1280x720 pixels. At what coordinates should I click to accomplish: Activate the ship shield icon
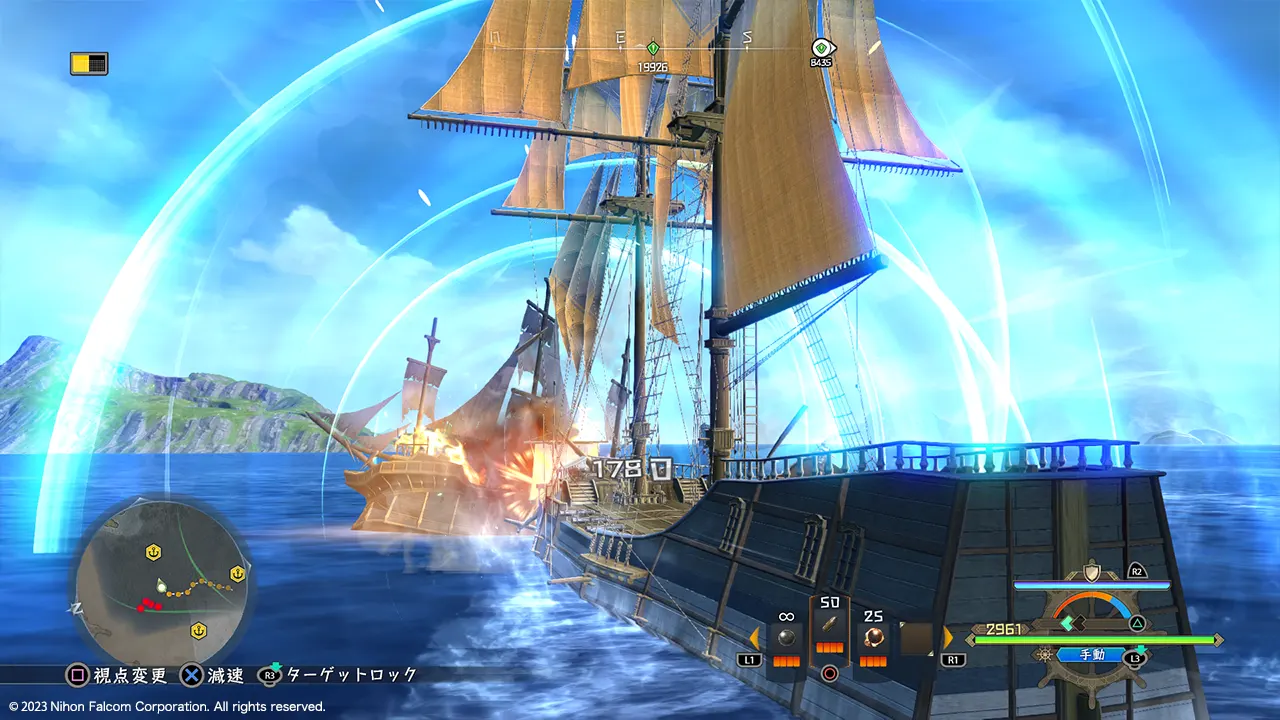[1091, 572]
